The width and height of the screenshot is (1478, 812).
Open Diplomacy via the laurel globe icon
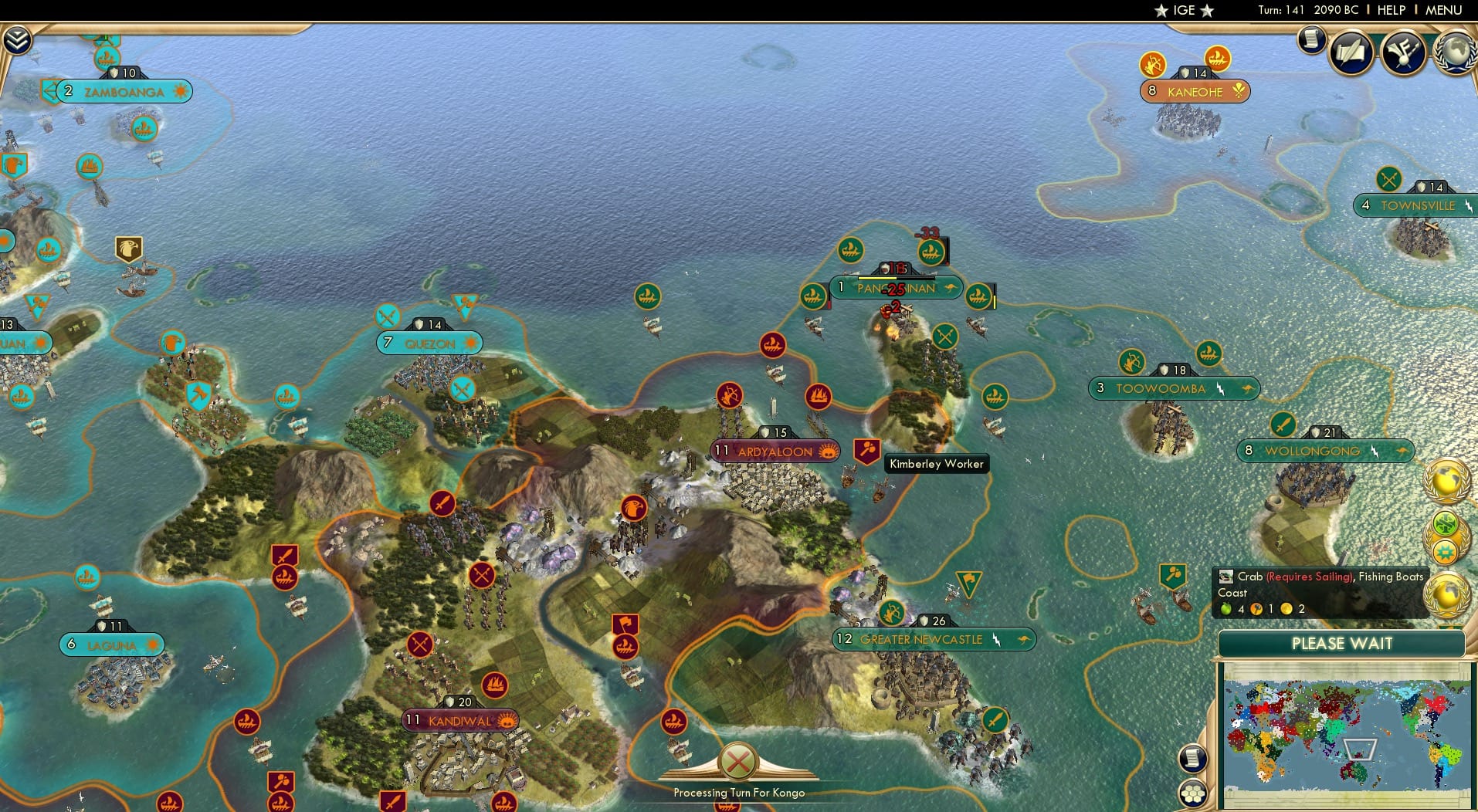click(x=1455, y=52)
